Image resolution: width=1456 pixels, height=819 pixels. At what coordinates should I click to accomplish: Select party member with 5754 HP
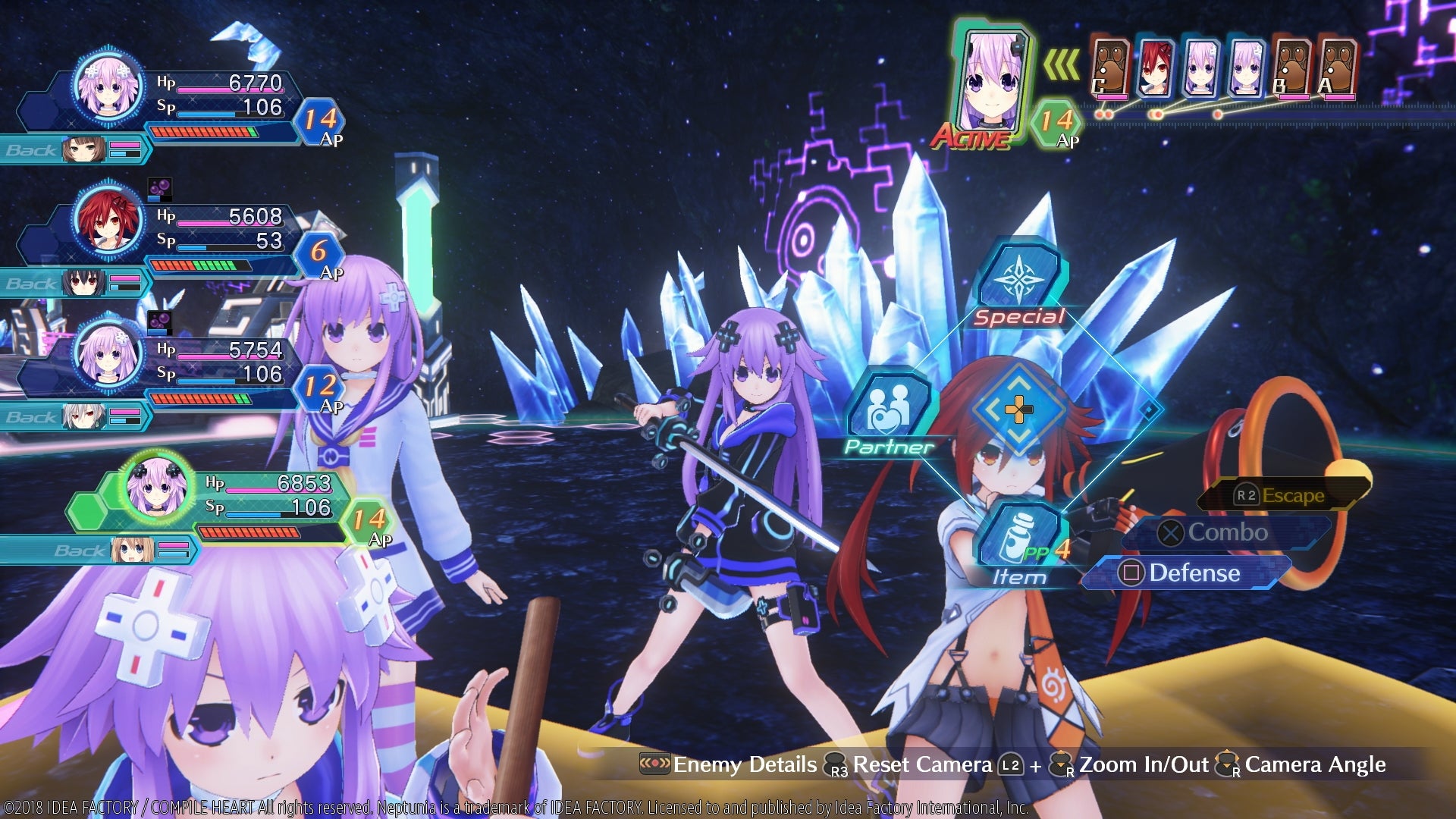108,353
